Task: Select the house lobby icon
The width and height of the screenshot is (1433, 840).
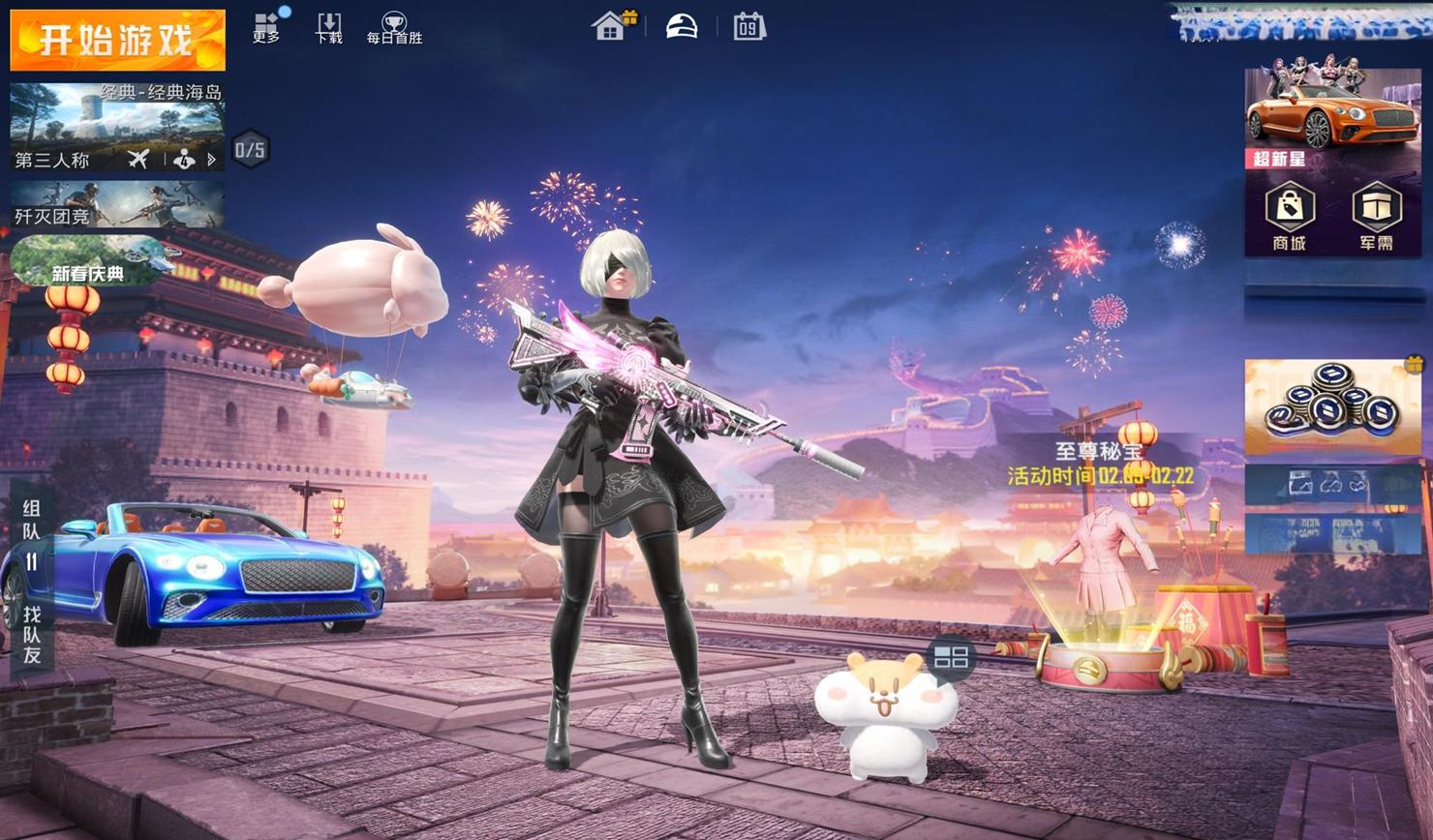Action: pos(610,26)
